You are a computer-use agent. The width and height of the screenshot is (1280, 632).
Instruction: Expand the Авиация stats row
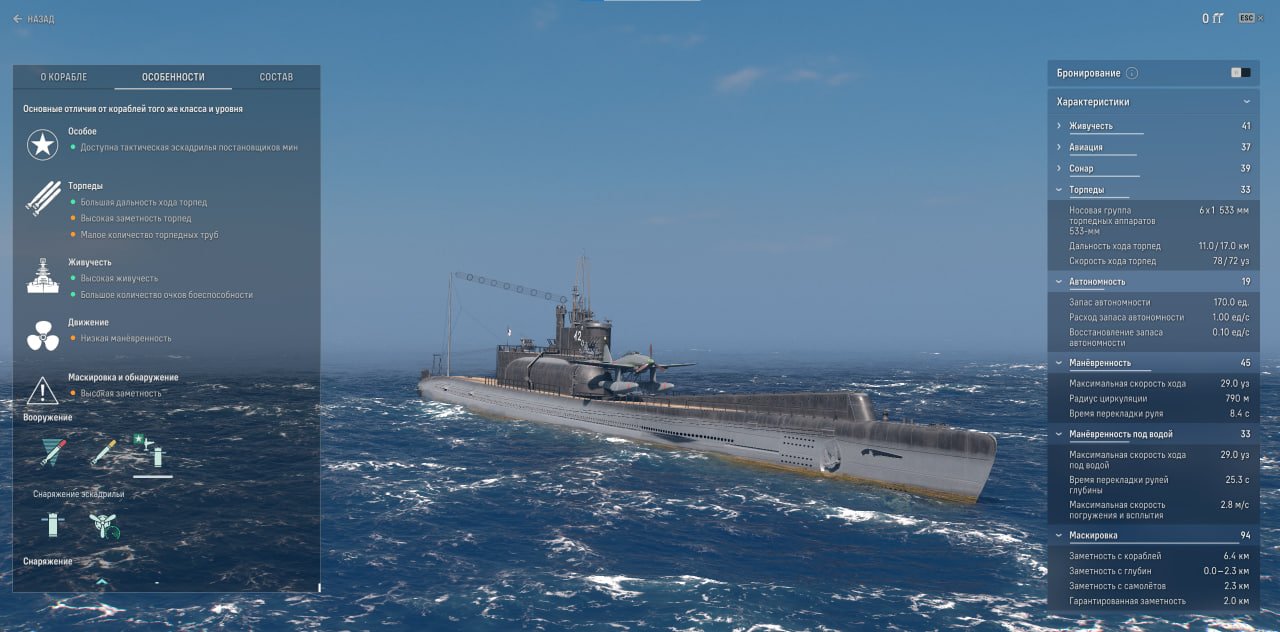(x=1085, y=147)
